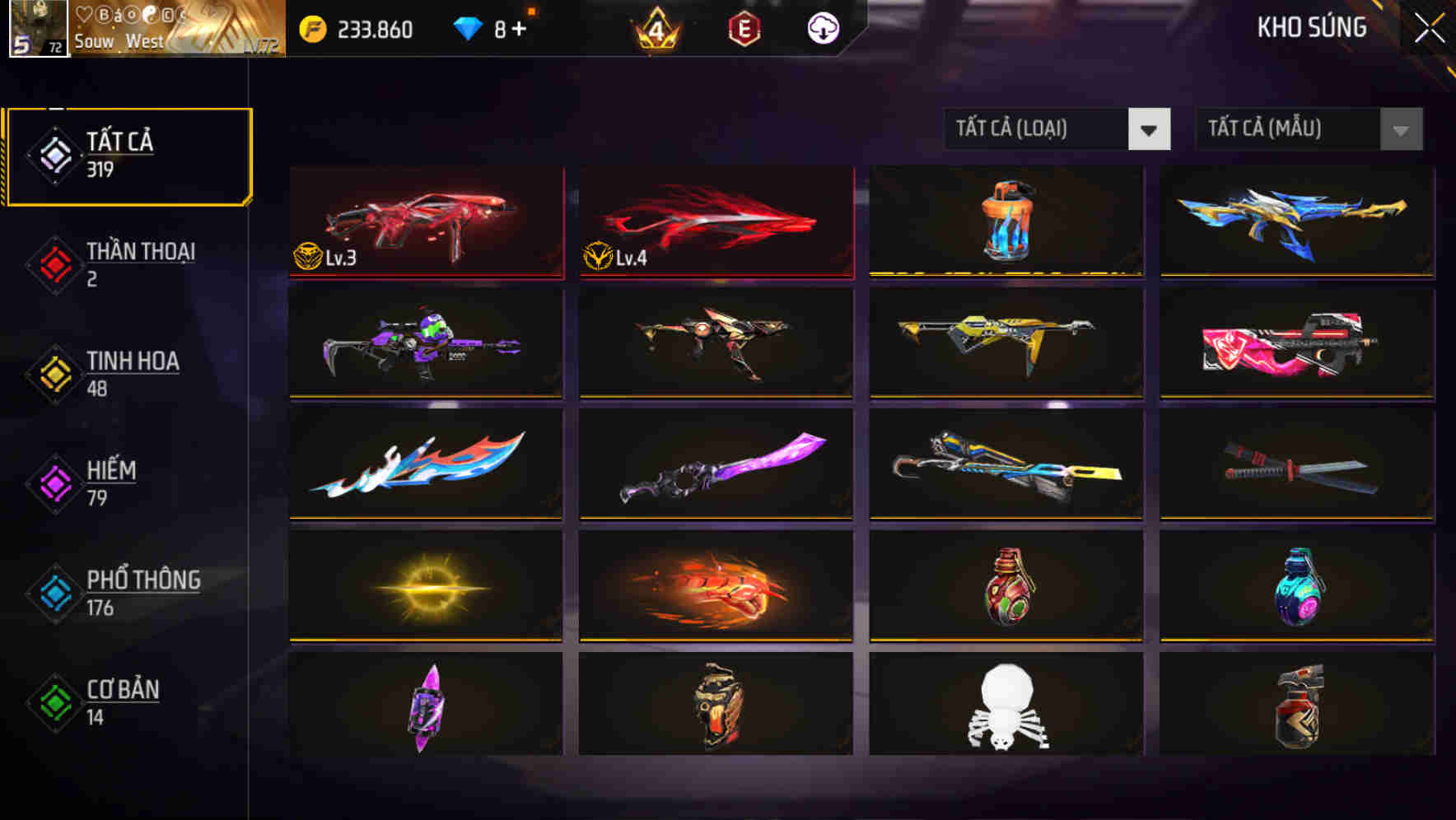Select the HIẾM purple rarity icon
Screen dimensions: 1456x820
pyautogui.click(x=51, y=482)
